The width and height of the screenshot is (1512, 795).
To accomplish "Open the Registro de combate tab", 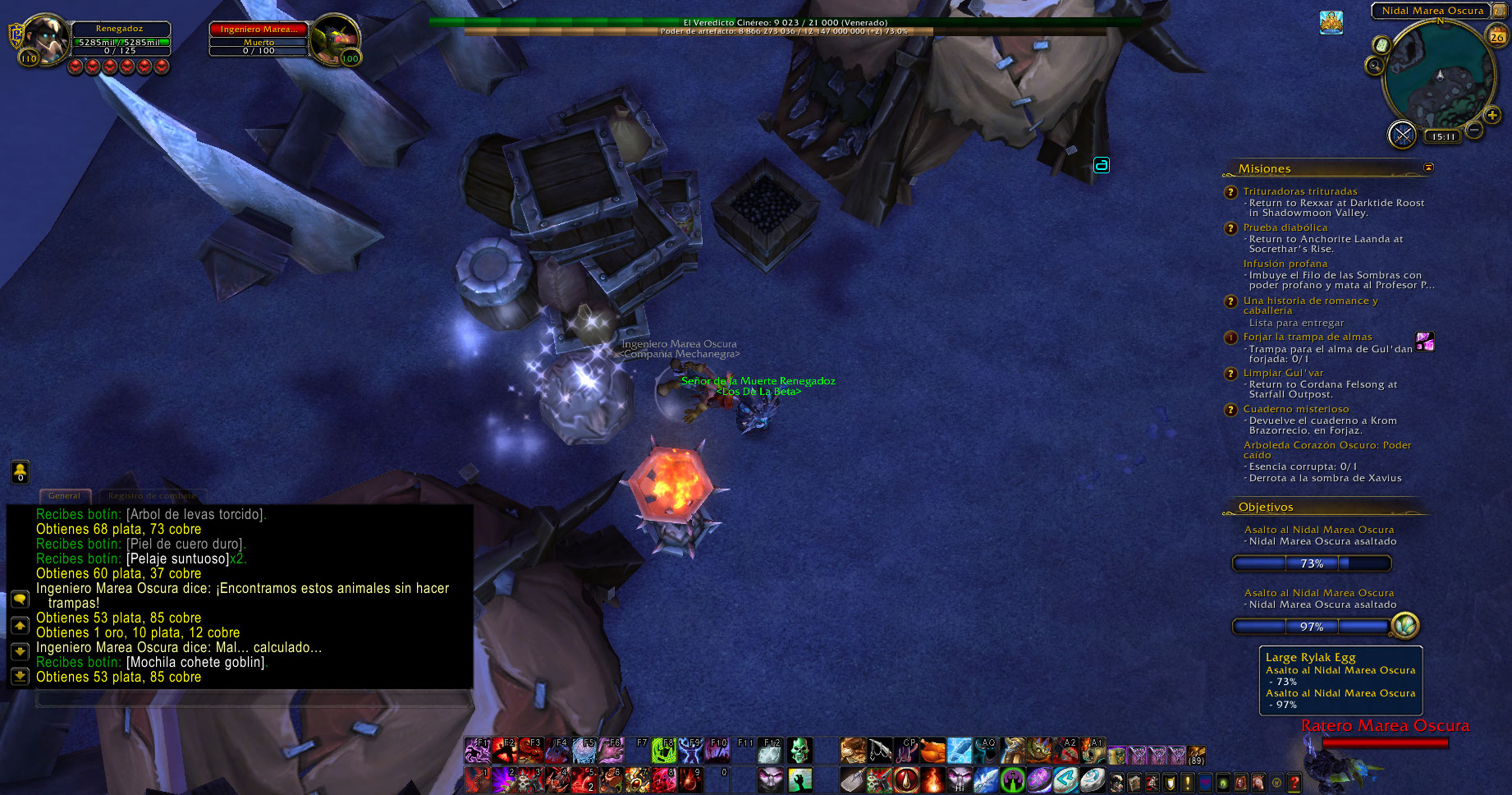I will coord(152,496).
